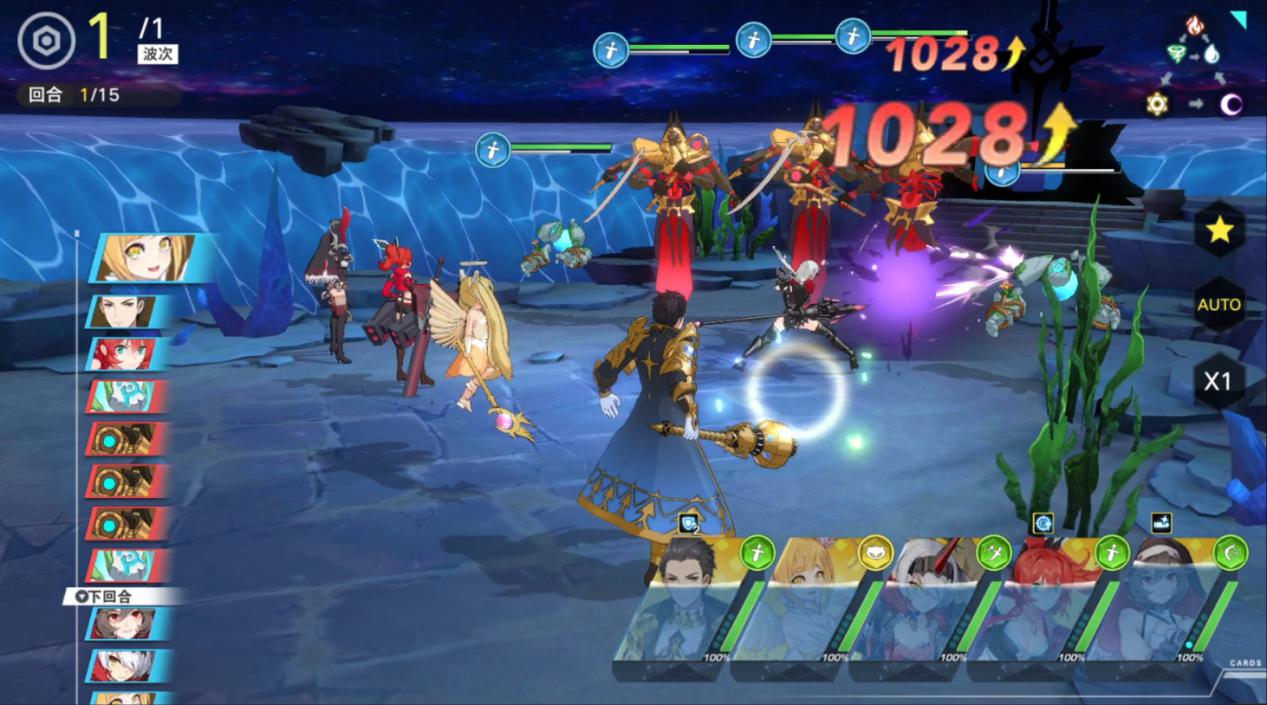The height and width of the screenshot is (705, 1267).
Task: Toggle AUTO battle mode
Action: 1219,305
